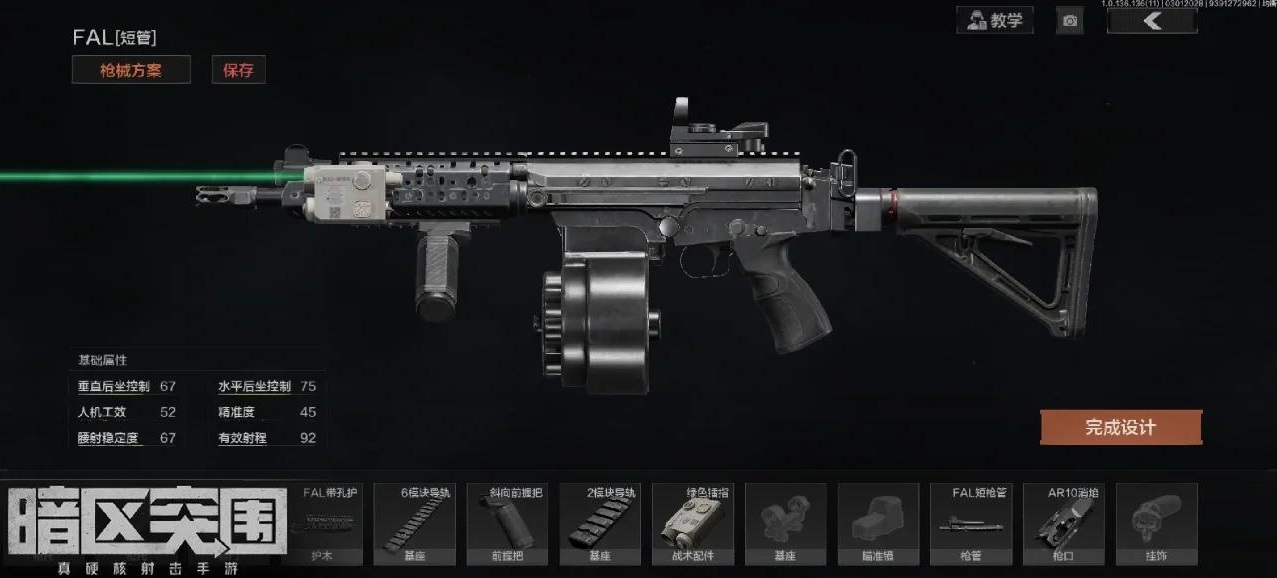Open the 绿色镭指 tactical accessory slot

(x=693, y=524)
